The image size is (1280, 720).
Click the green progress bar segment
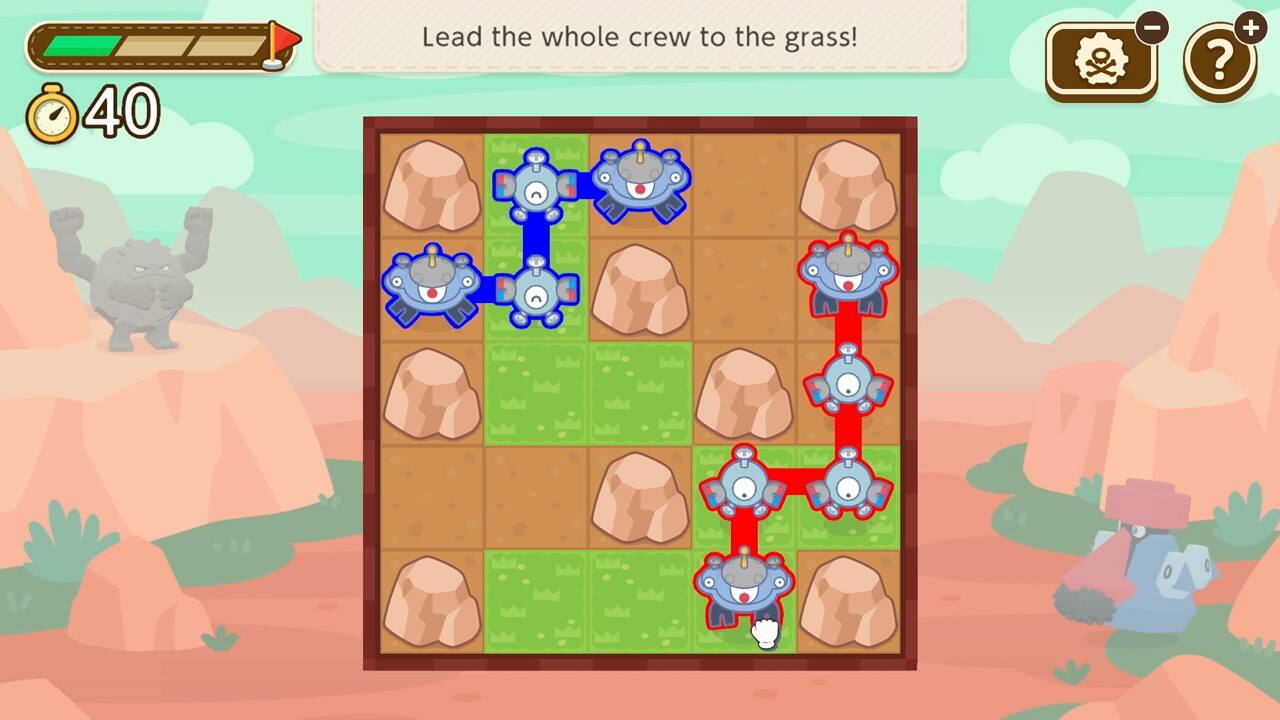pos(80,44)
